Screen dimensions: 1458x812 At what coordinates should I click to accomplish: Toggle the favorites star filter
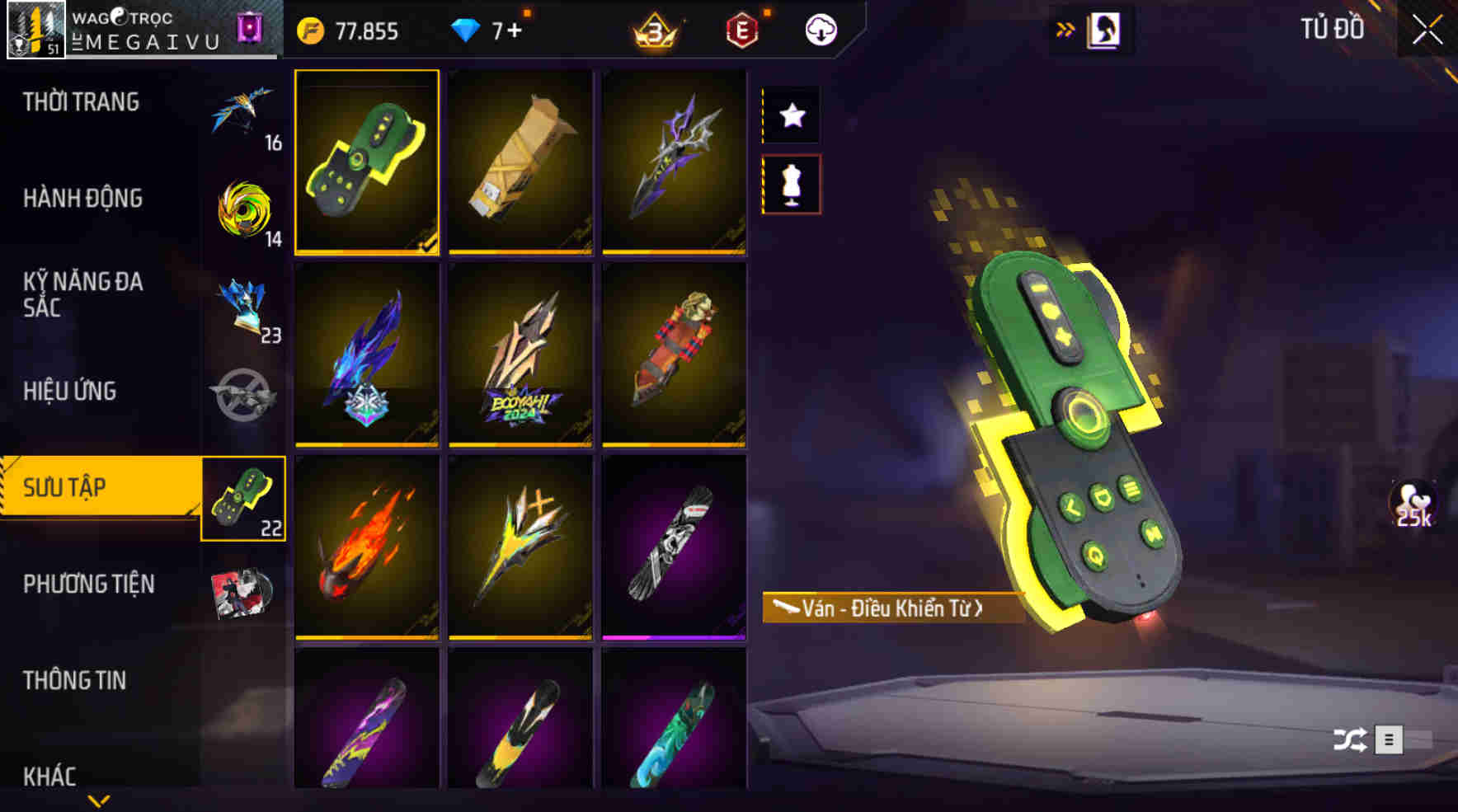tap(792, 115)
